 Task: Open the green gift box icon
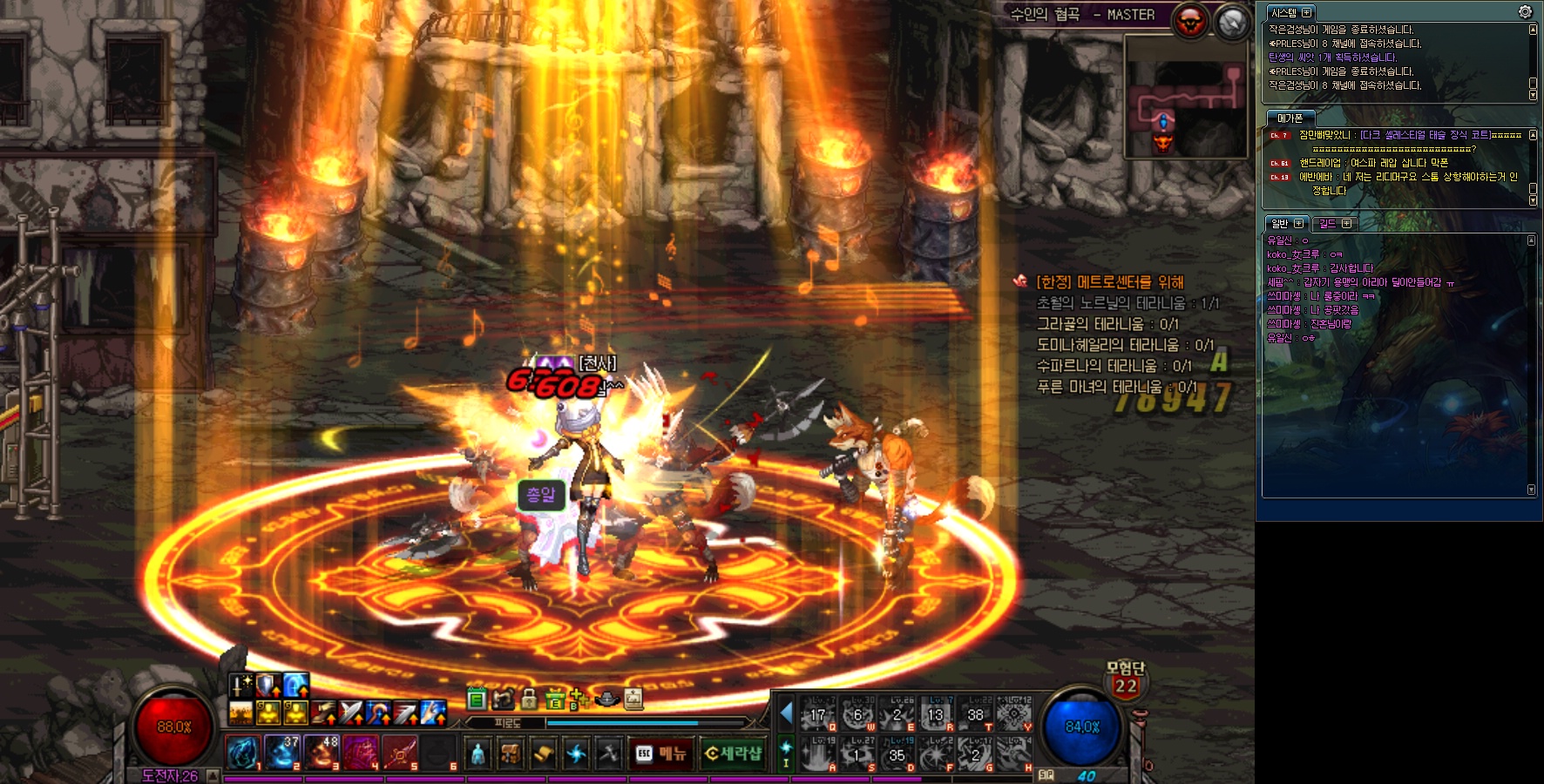coord(554,699)
